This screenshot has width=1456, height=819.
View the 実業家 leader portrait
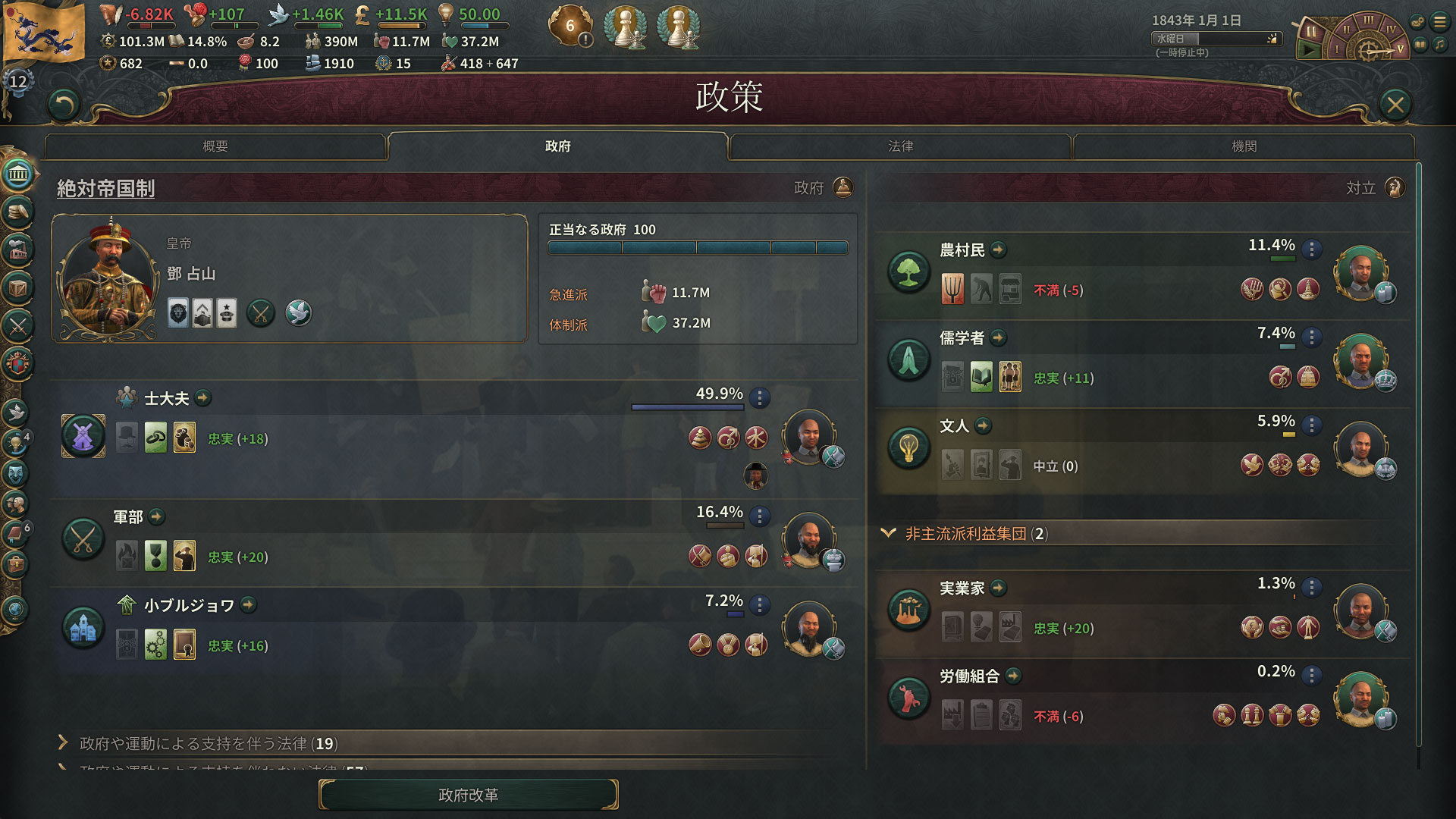tap(1360, 609)
